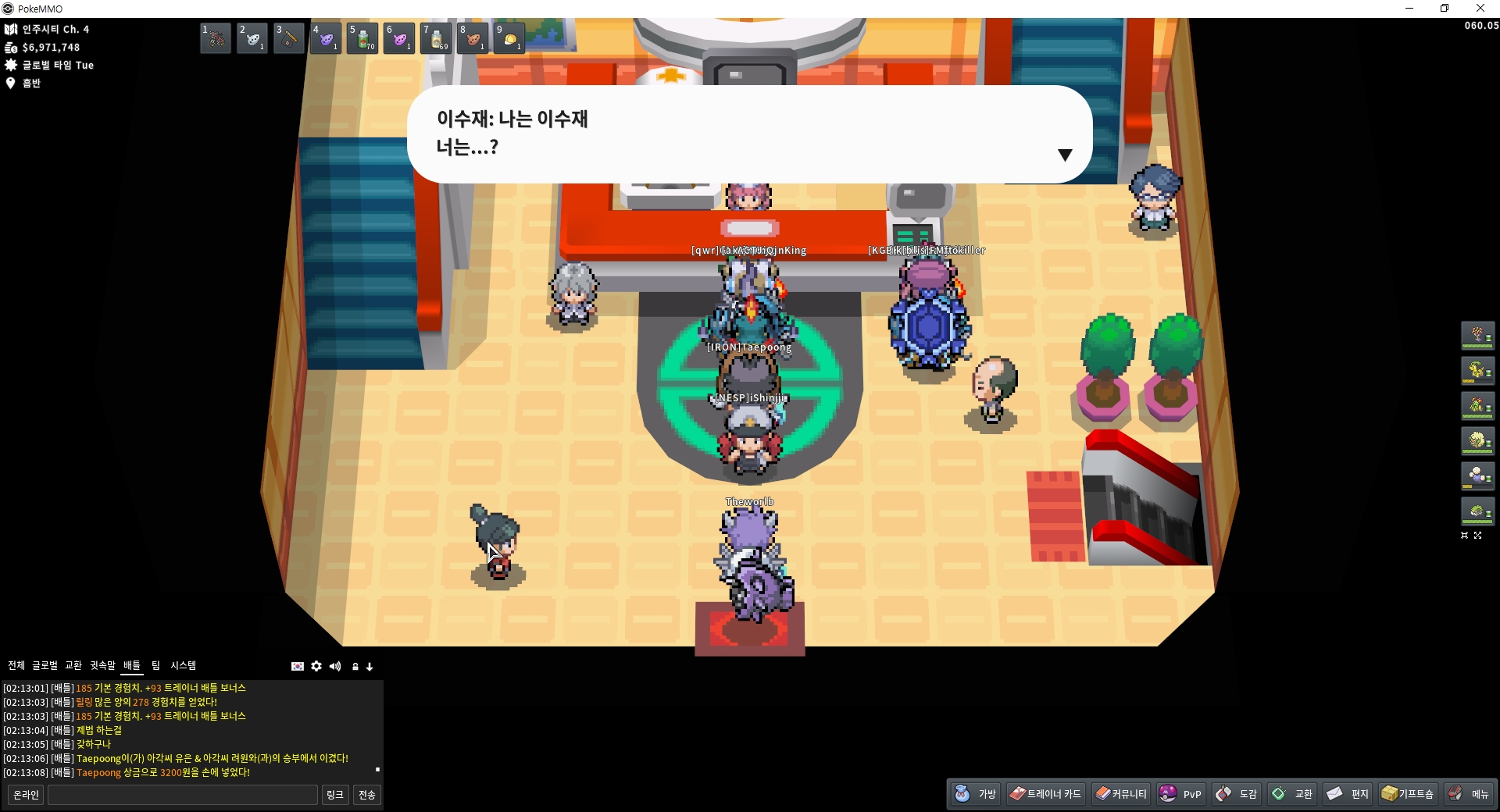This screenshot has width=1500, height=812.
Task: Select the green spray bottle in slot 5
Action: [x=362, y=38]
